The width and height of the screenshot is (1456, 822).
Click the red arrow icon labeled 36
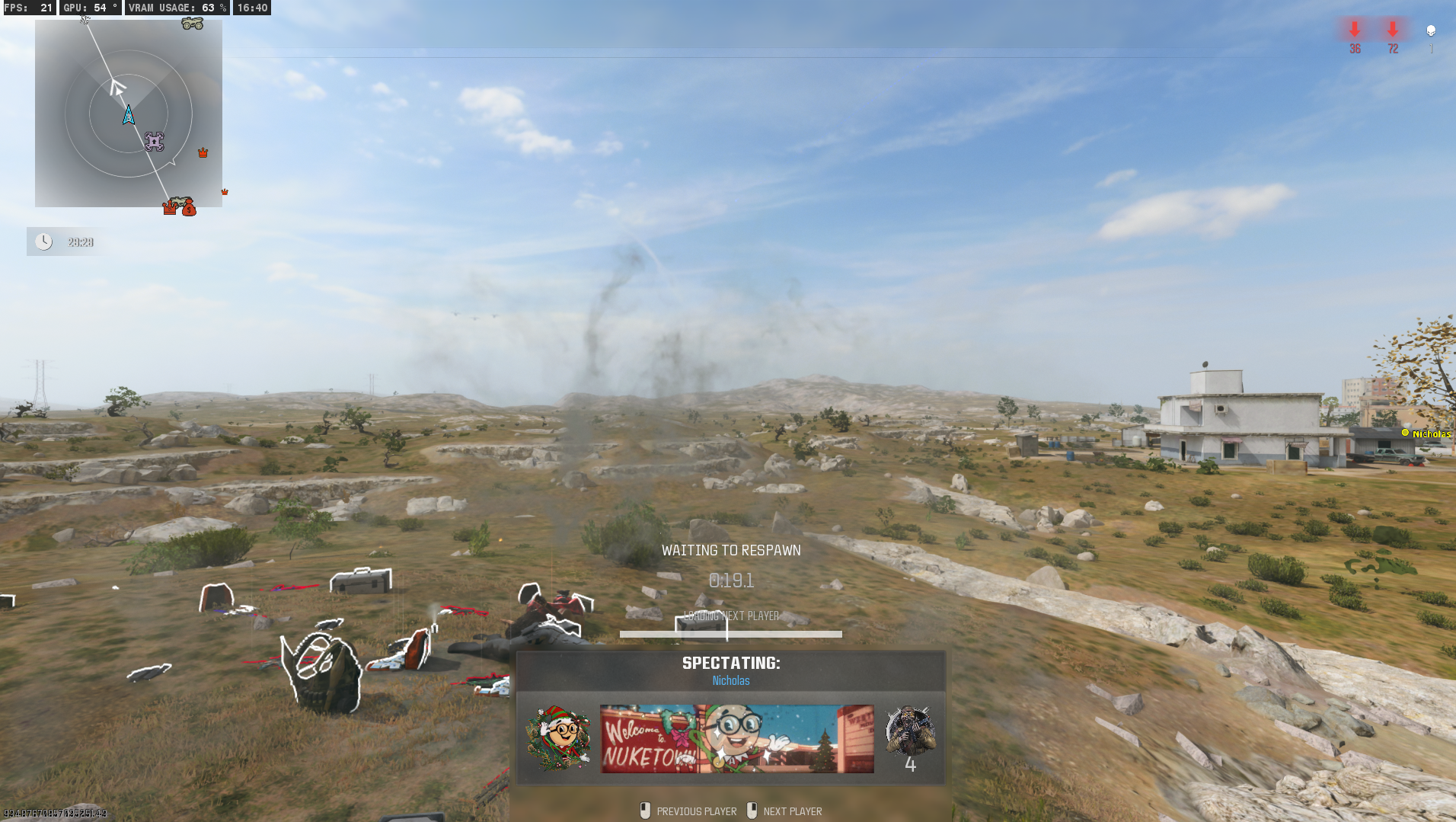pyautogui.click(x=1355, y=30)
